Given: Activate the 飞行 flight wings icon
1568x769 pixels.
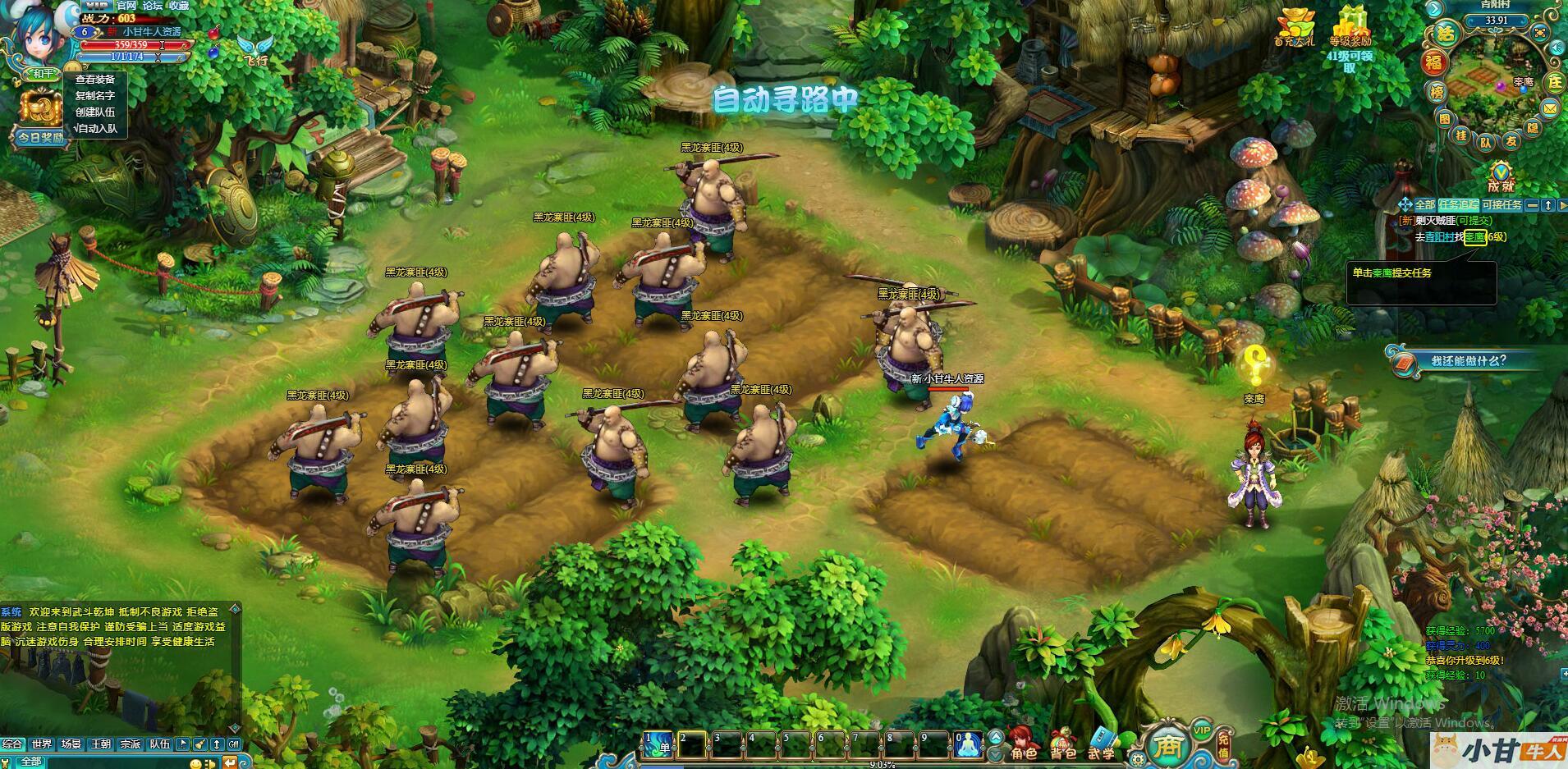Looking at the screenshot, I should click(x=254, y=49).
